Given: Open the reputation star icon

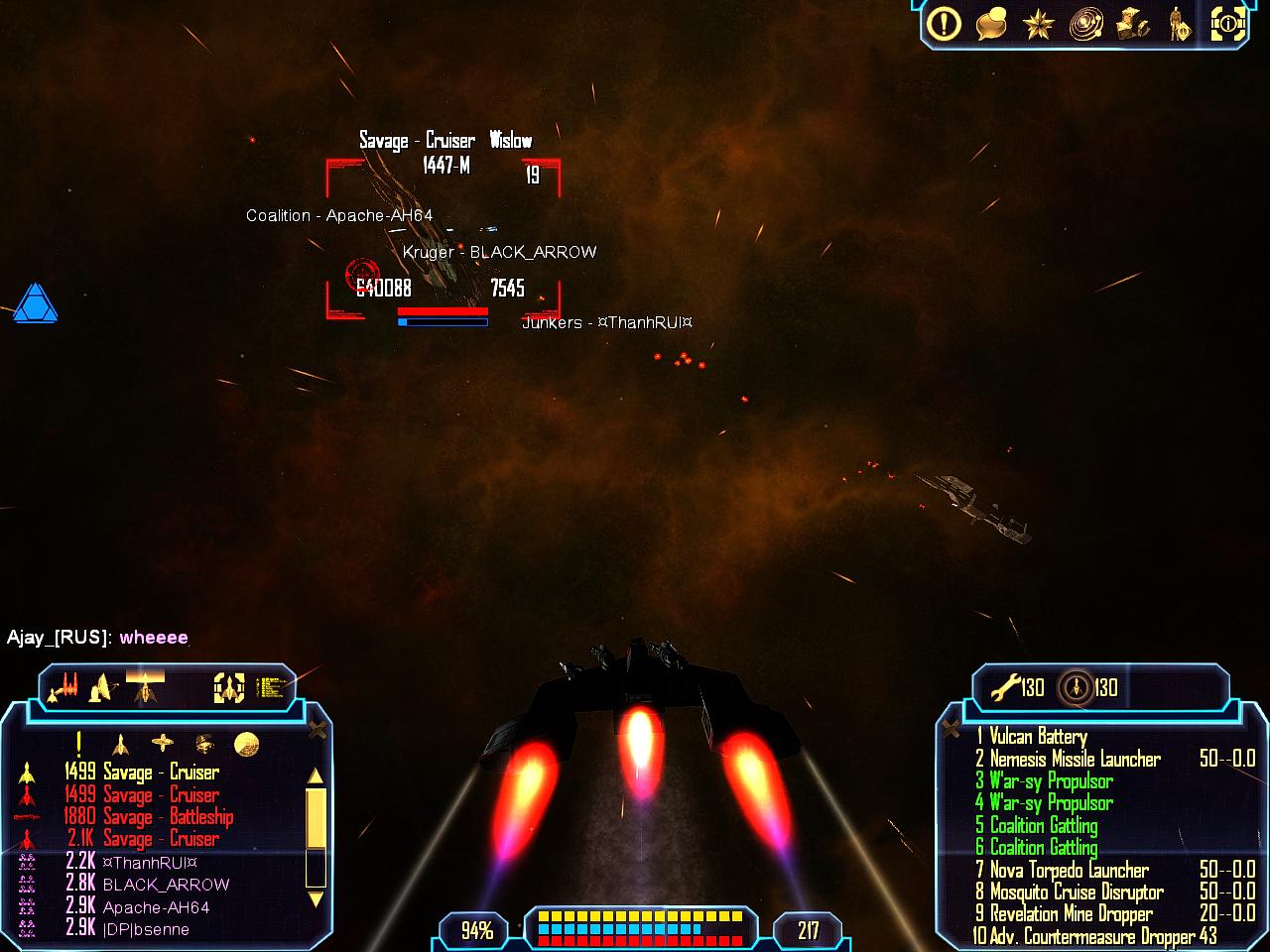Looking at the screenshot, I should tap(1038, 24).
